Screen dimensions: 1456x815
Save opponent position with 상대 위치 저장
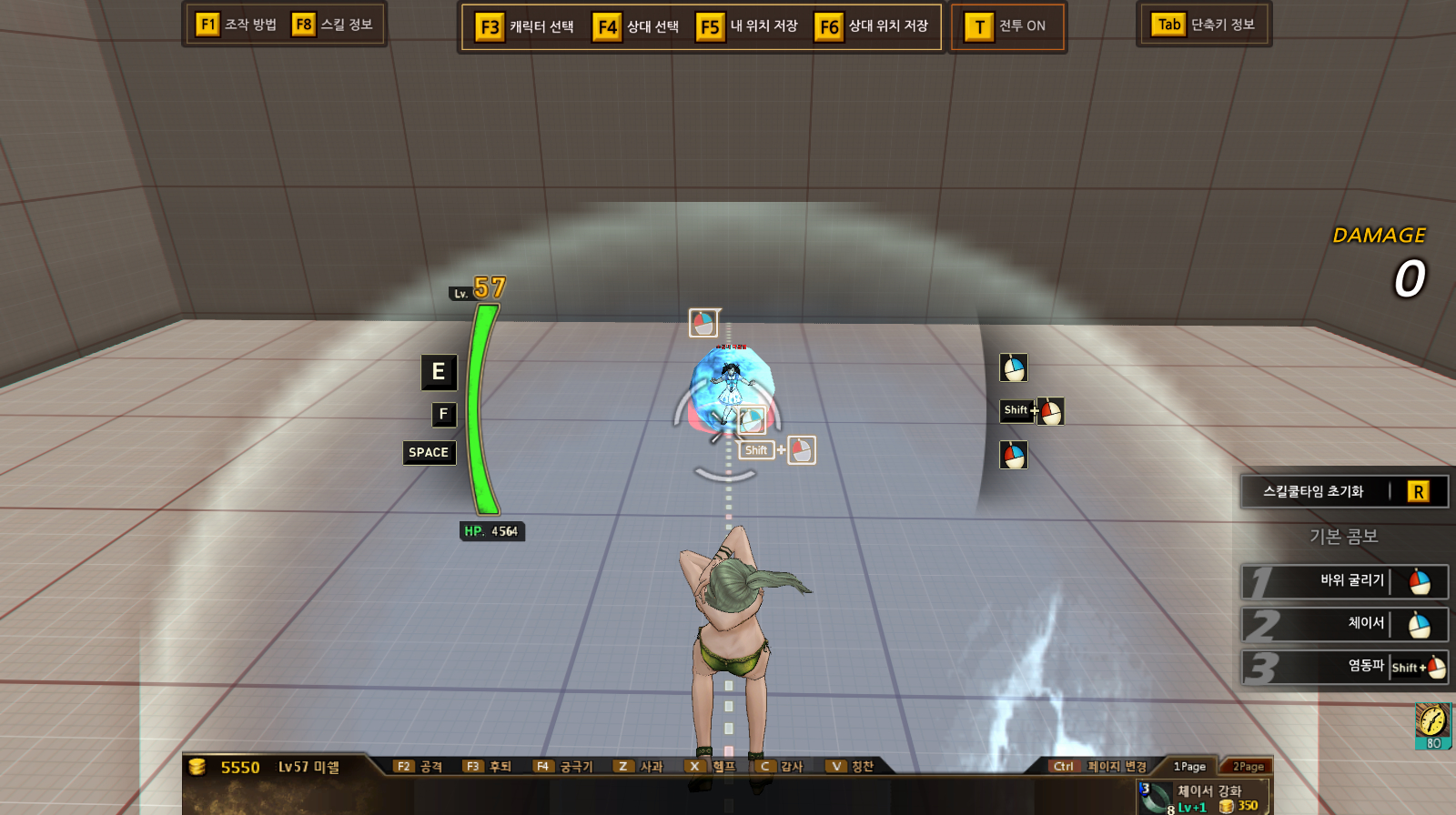pyautogui.click(x=873, y=26)
